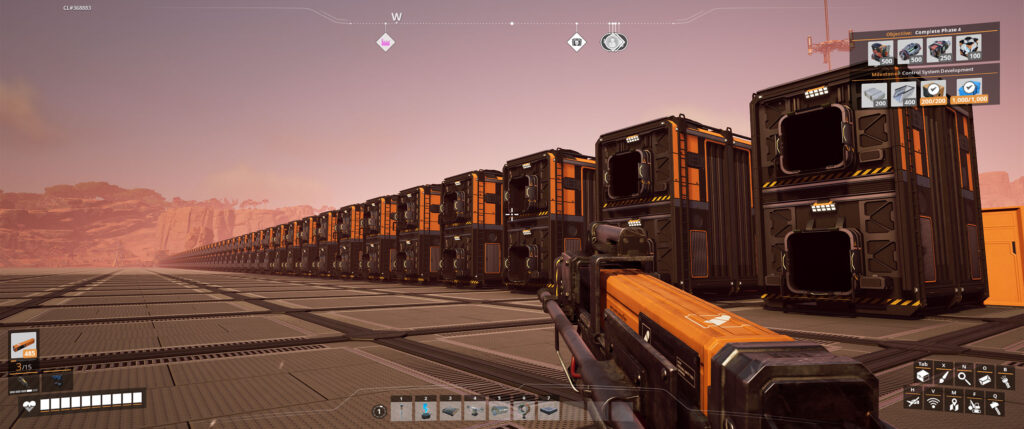This screenshot has height=429, width=1024.
Task: Click the airplane icon shortcut
Action: [913, 401]
